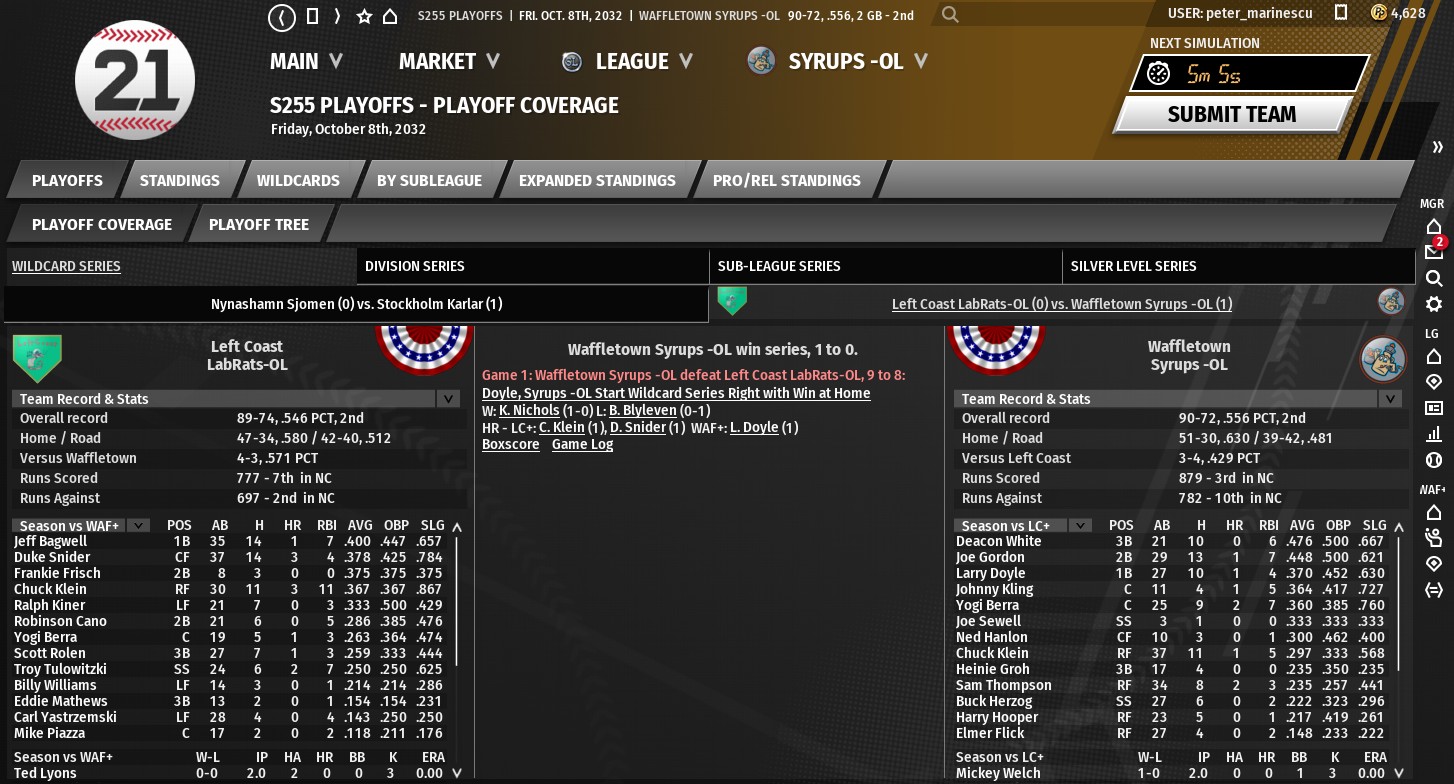Screen dimensions: 1454x784
Task: Choose the Nynashamn Sjomen vs. Stockholm Karlar matchup
Action: pyautogui.click(x=356, y=304)
